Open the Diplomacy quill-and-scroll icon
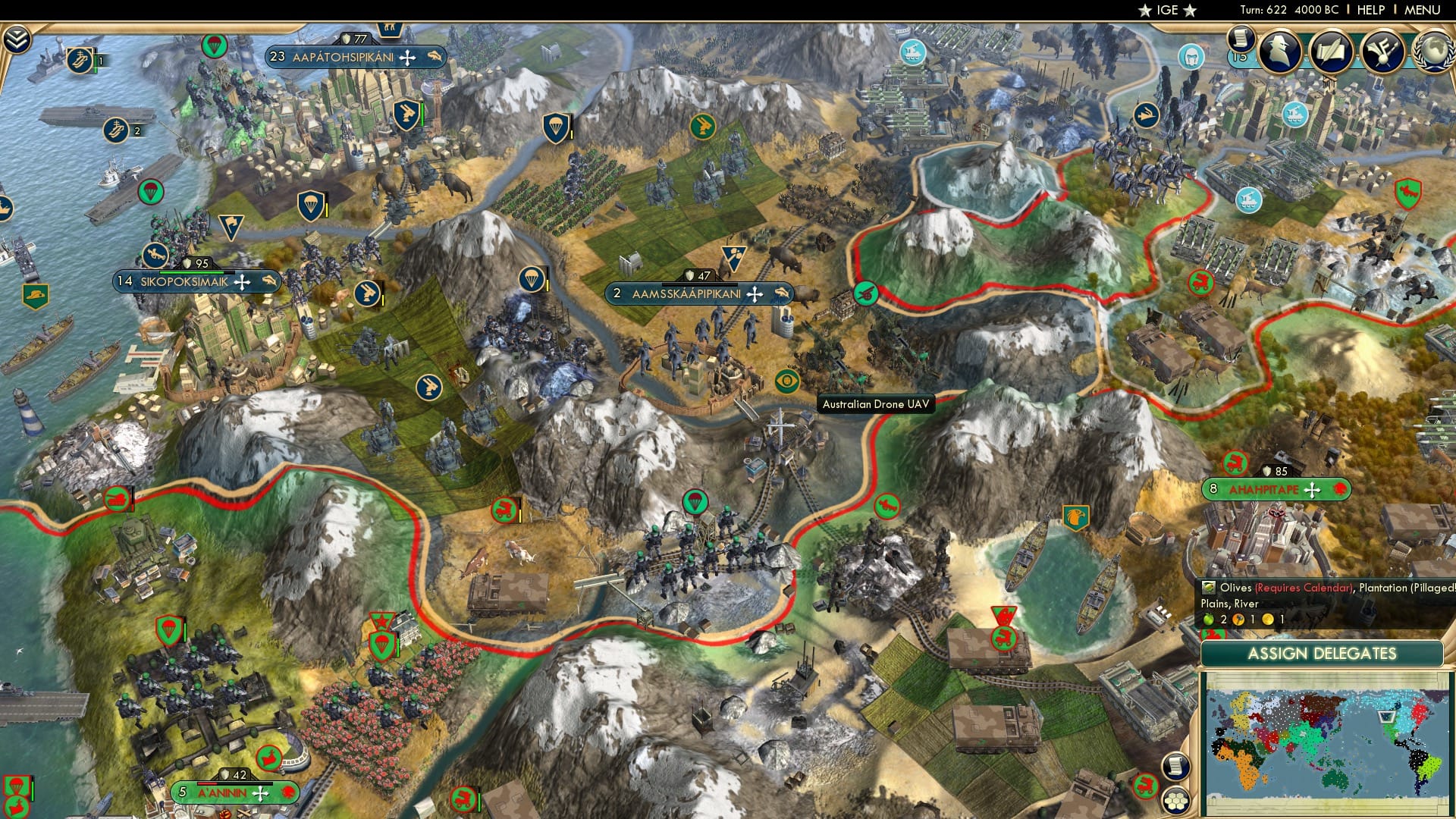This screenshot has height=819, width=1456. (x=1332, y=51)
